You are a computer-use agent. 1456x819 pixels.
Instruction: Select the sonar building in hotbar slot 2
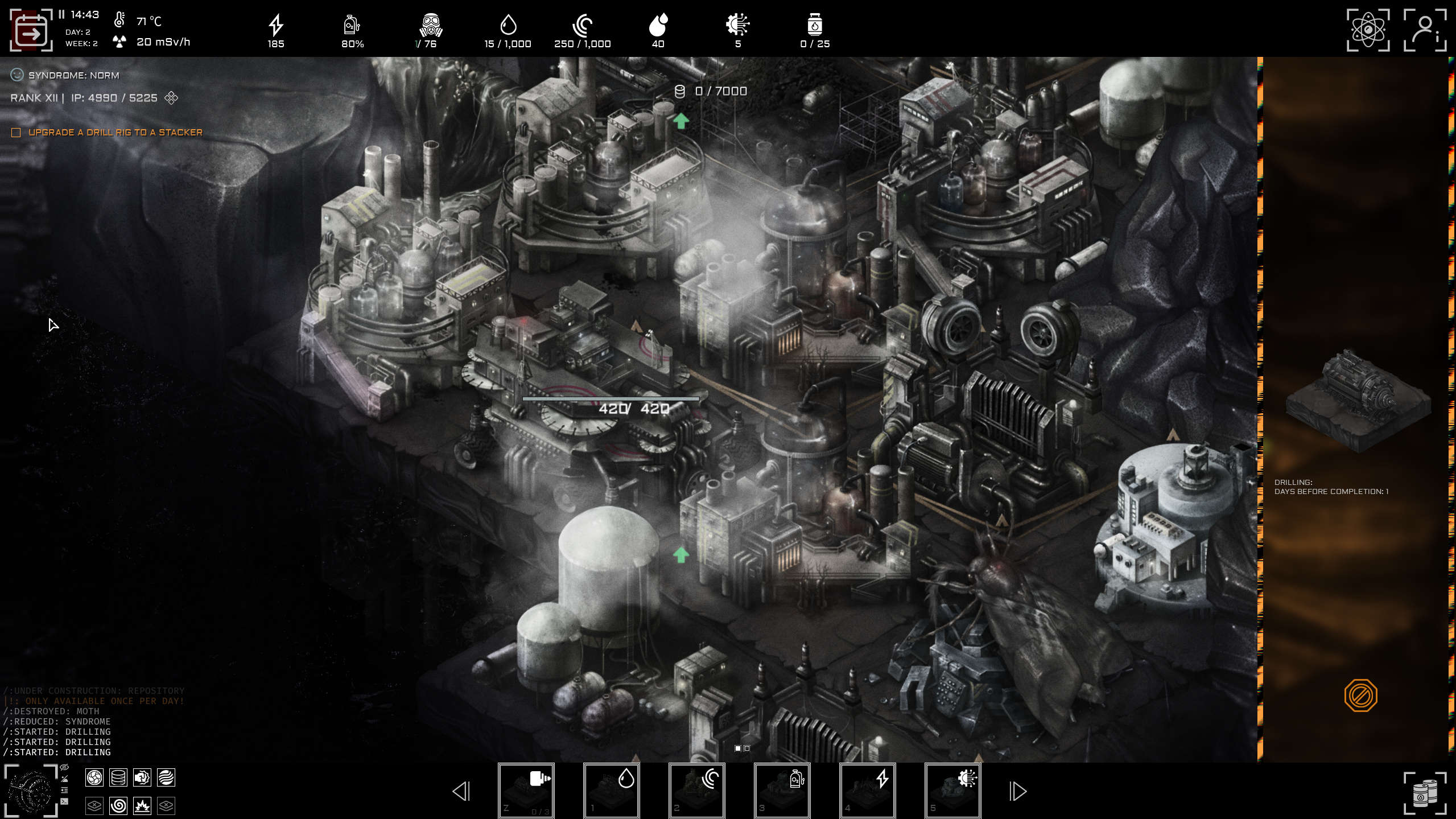click(698, 790)
